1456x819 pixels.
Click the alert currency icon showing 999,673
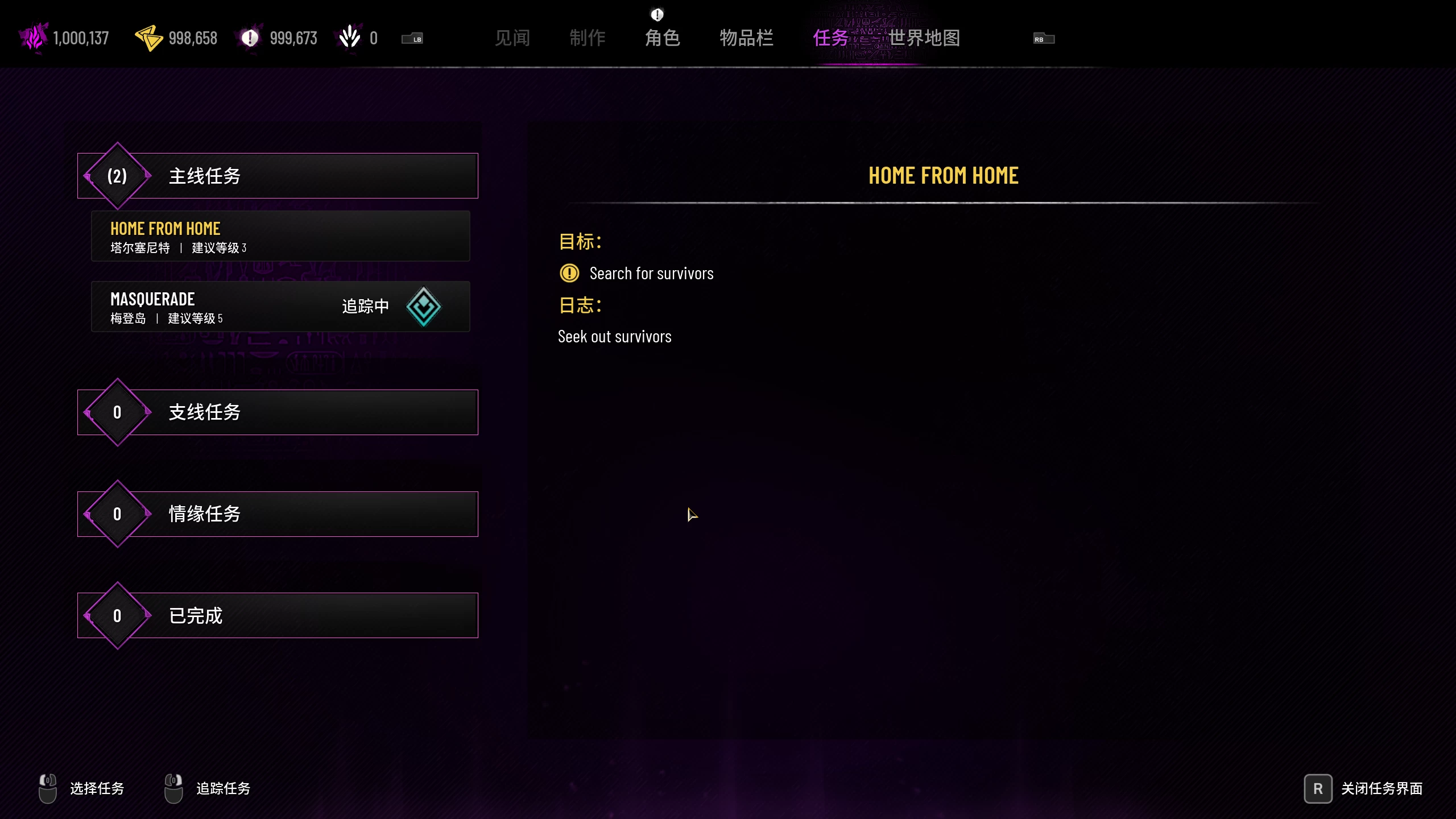pos(249,38)
